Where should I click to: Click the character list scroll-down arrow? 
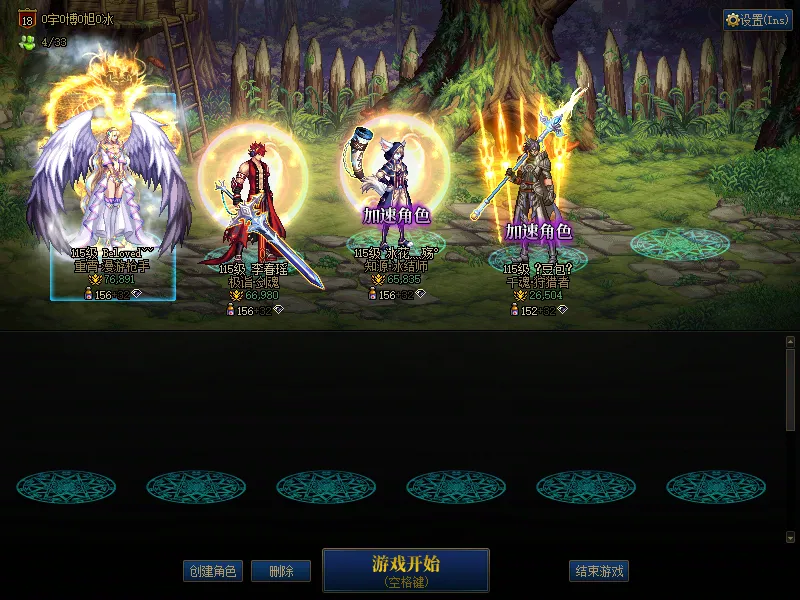click(790, 537)
